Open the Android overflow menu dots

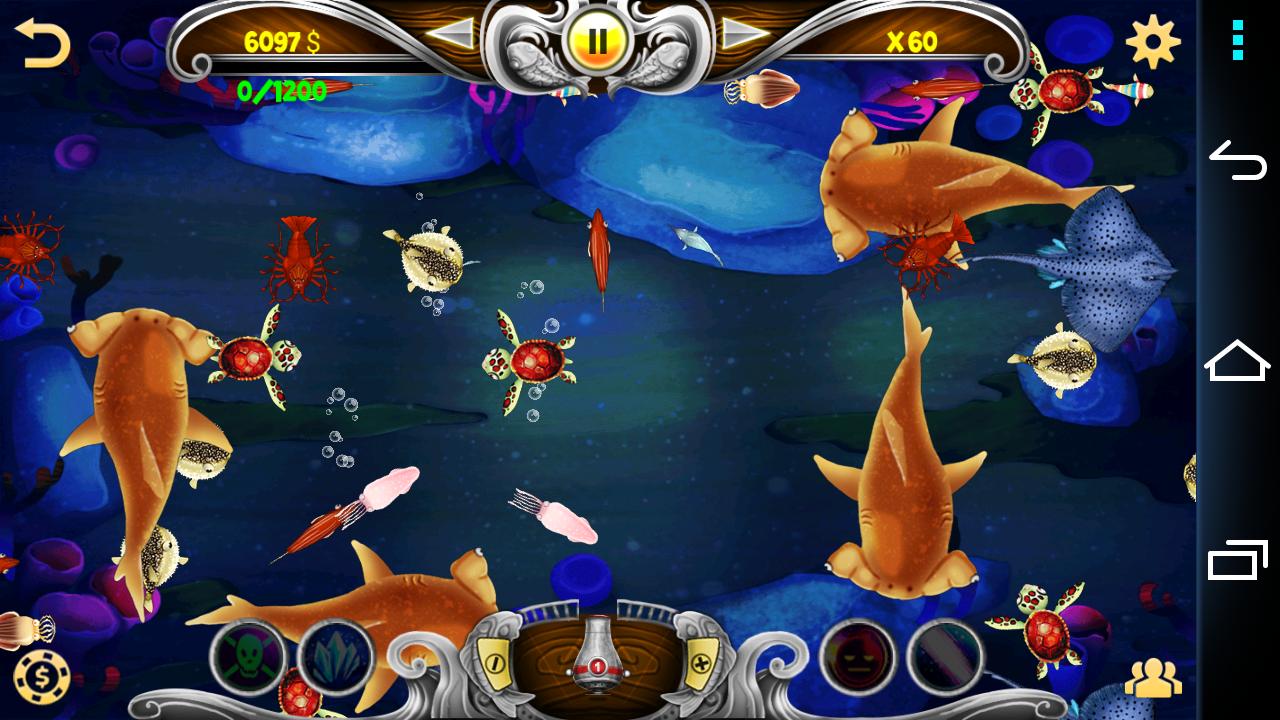point(1238,40)
